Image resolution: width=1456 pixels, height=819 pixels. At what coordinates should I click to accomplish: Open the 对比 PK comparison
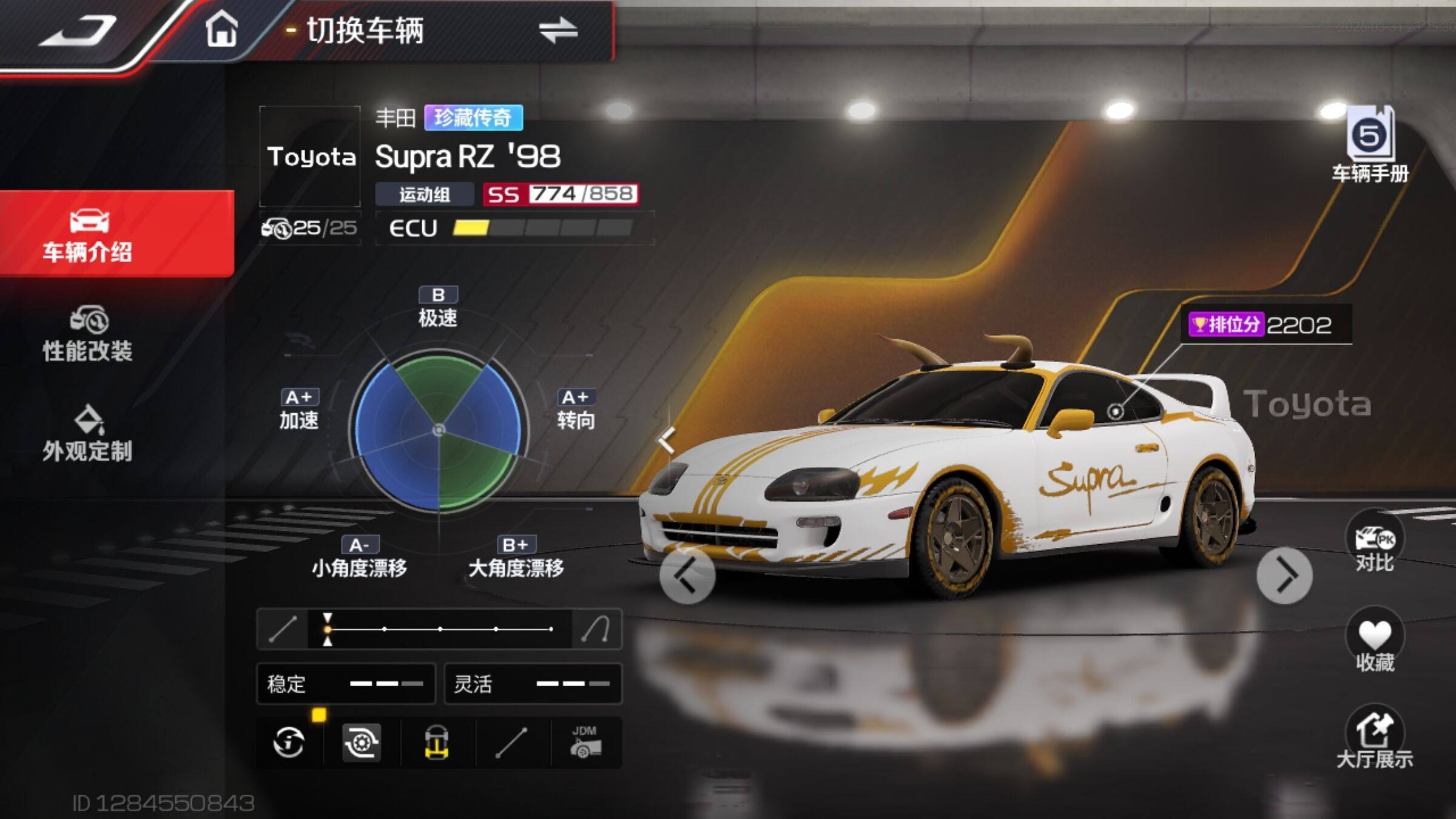(1374, 542)
